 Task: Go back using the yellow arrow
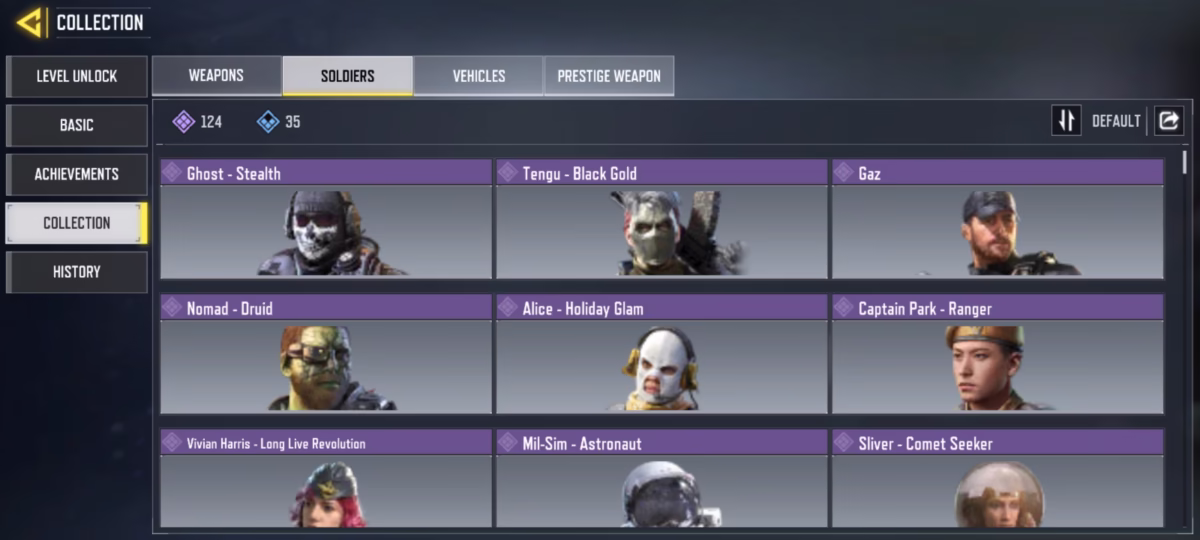30,22
